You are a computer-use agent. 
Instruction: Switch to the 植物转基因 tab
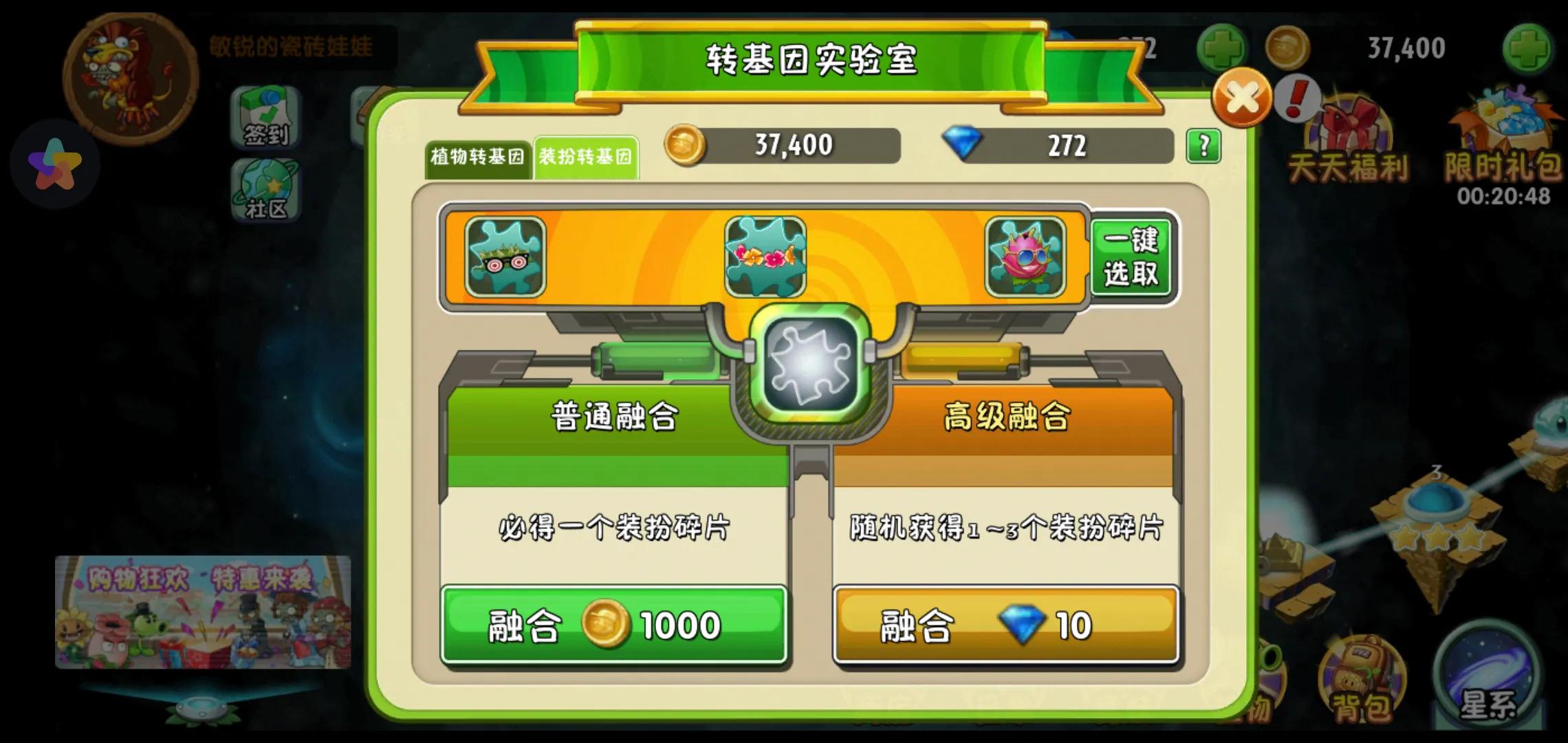tap(479, 157)
